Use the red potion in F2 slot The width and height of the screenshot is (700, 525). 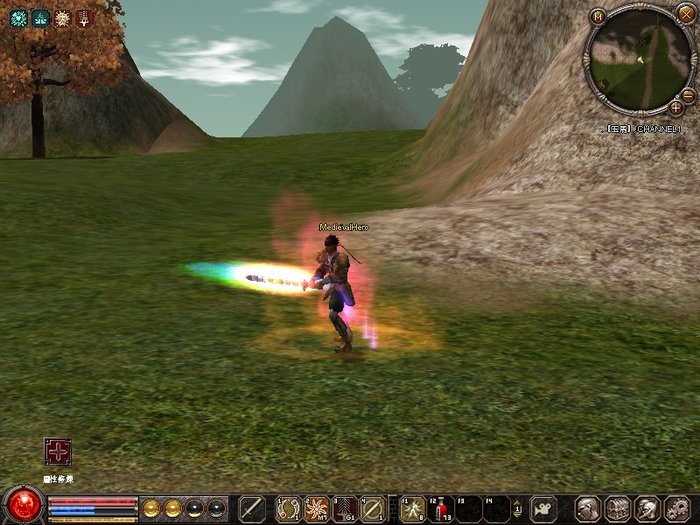click(x=440, y=509)
